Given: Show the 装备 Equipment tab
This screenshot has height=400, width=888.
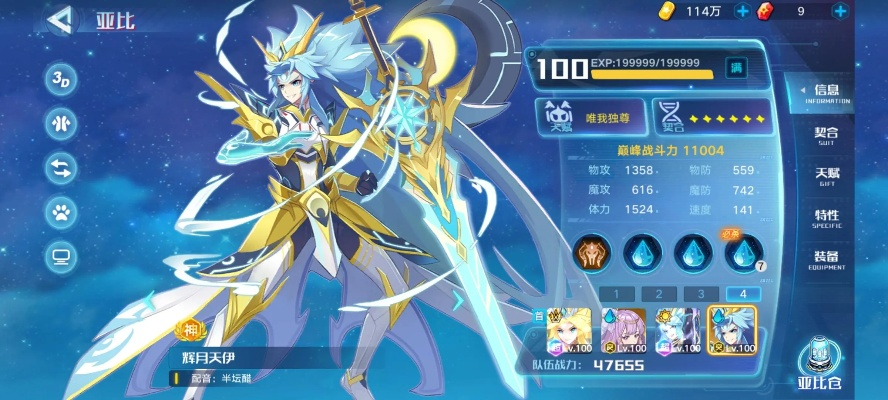Looking at the screenshot, I should 826,260.
